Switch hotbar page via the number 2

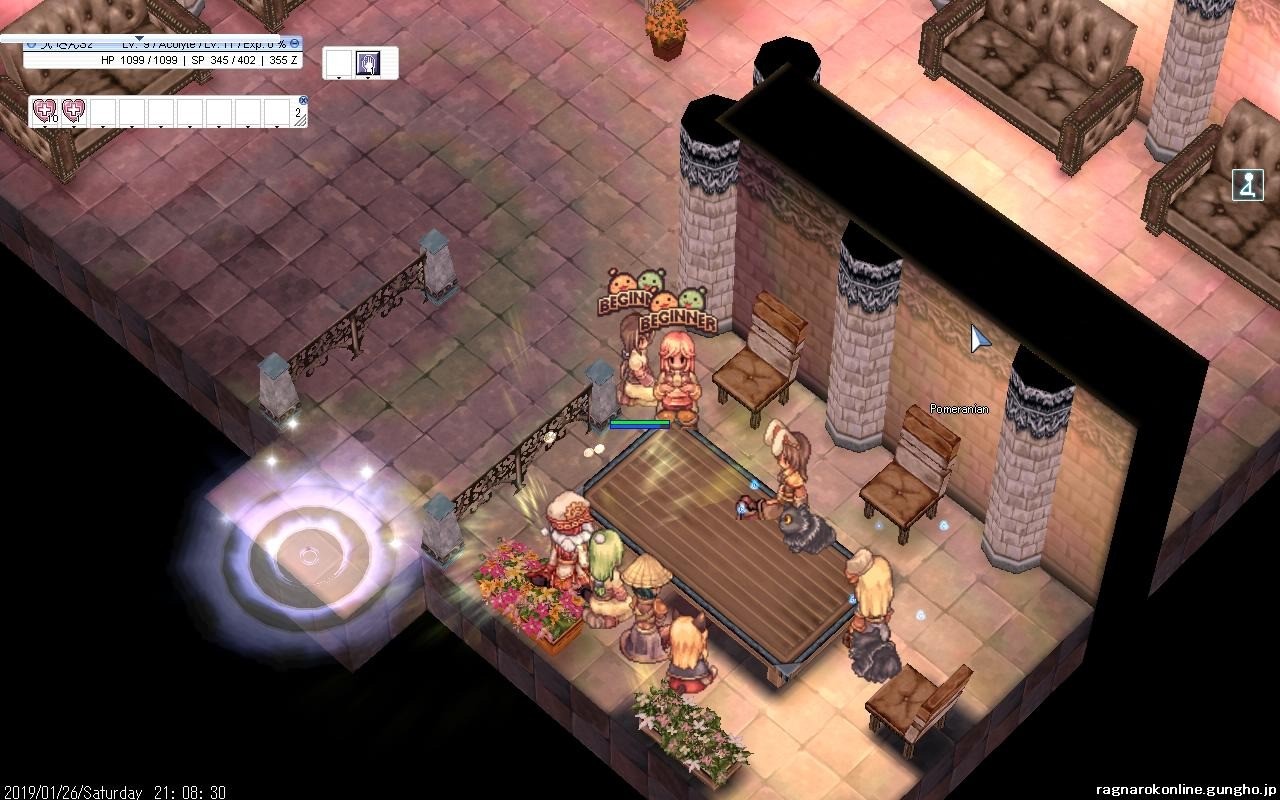coord(298,115)
